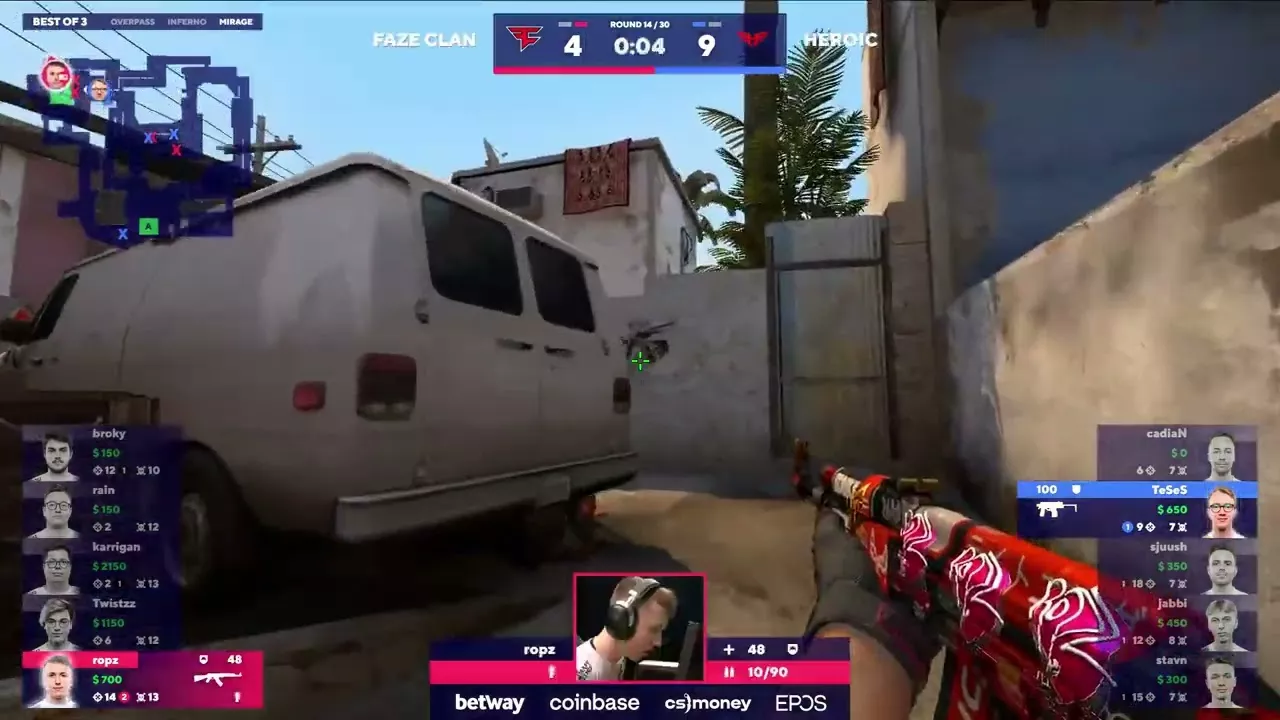Choose karrigan in the team list
Screen dimensions: 1280x720
pos(102,566)
